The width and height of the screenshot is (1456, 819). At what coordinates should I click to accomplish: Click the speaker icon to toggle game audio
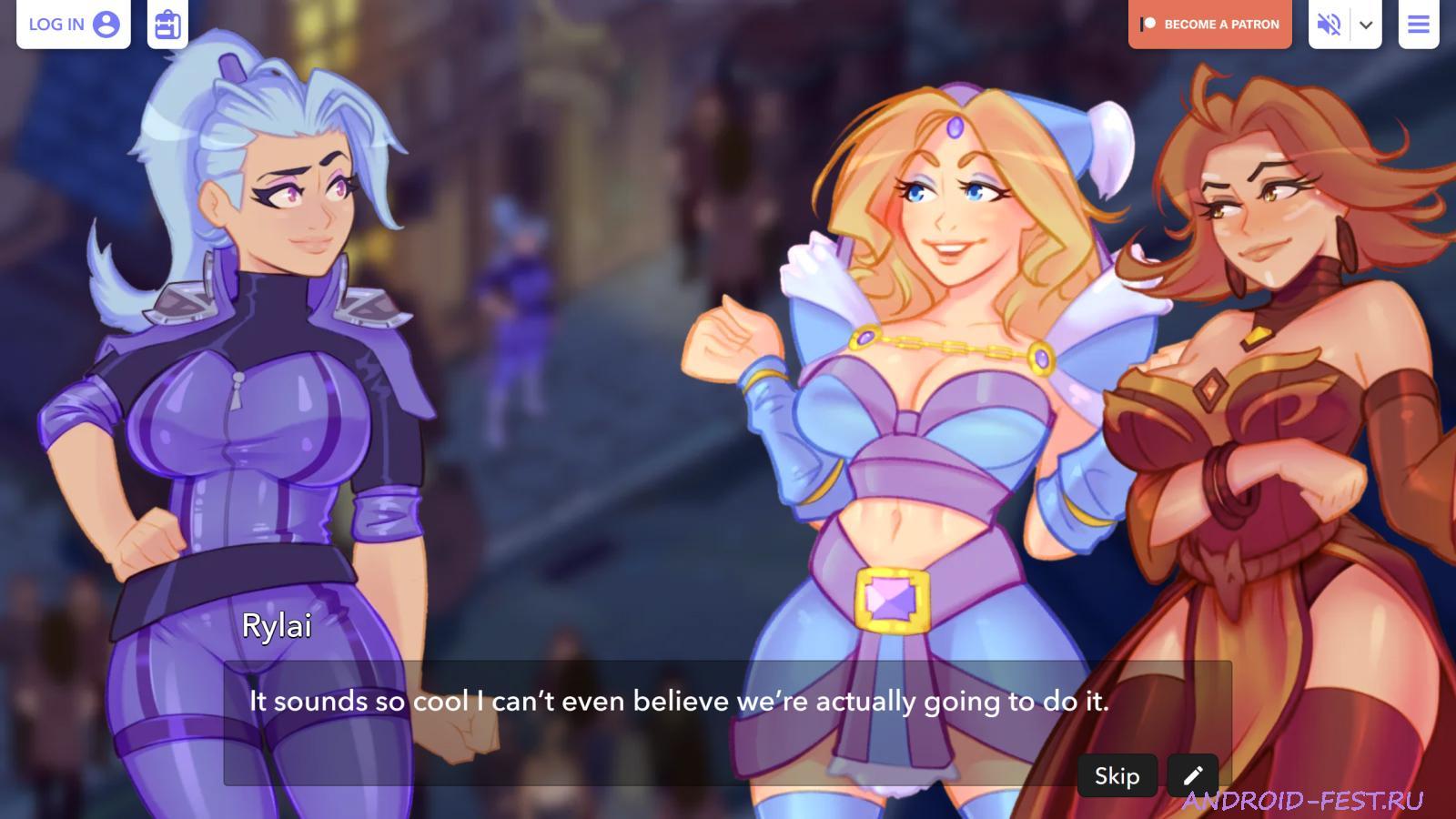(1327, 25)
